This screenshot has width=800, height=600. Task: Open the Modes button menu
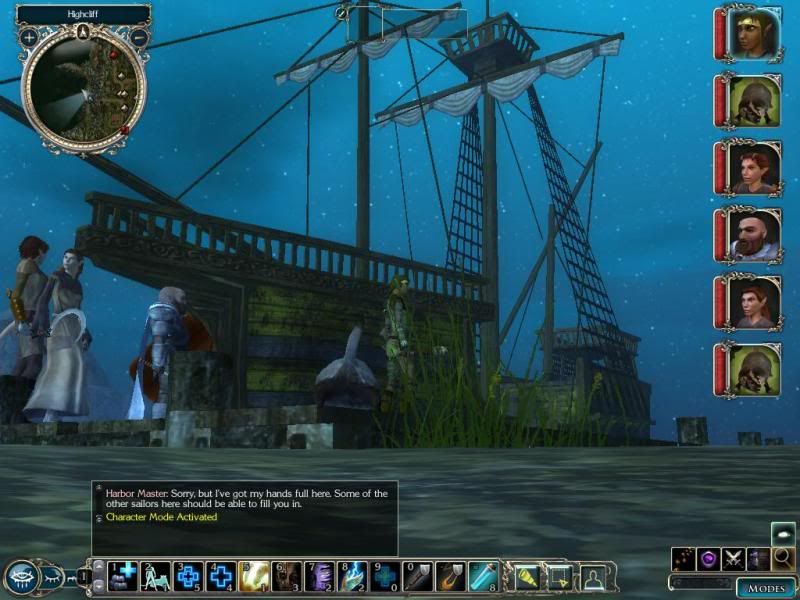[x=766, y=587]
